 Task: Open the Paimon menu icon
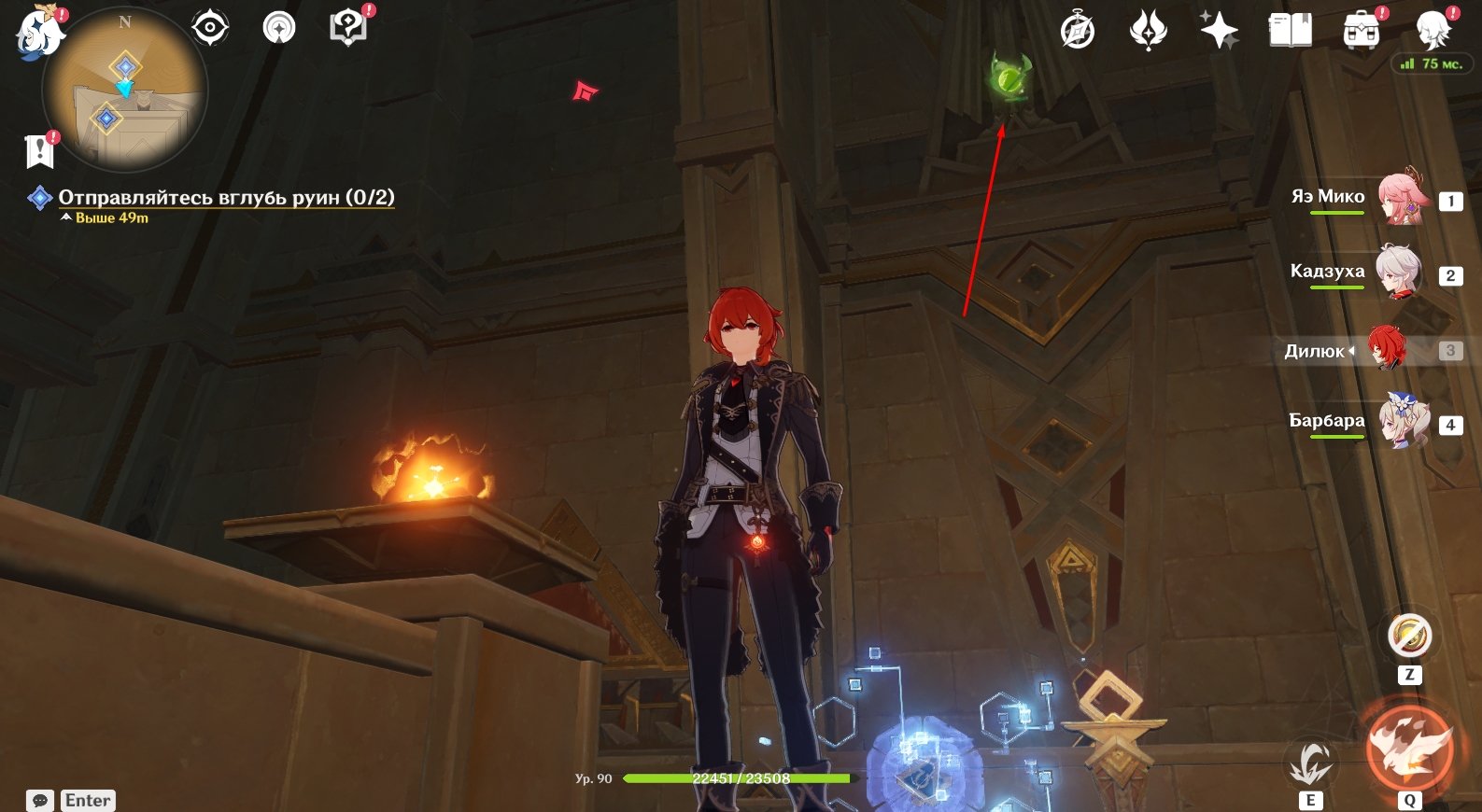[x=39, y=33]
